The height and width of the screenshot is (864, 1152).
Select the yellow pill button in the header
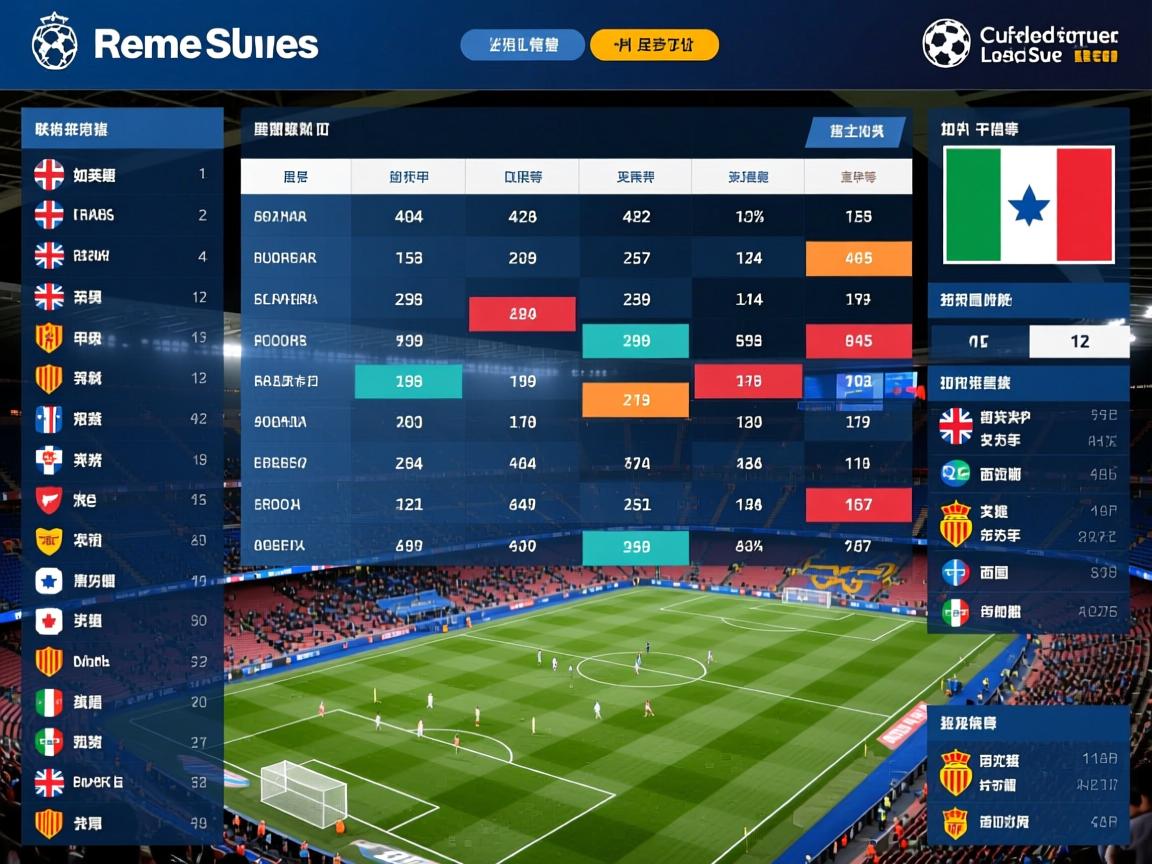coord(654,45)
